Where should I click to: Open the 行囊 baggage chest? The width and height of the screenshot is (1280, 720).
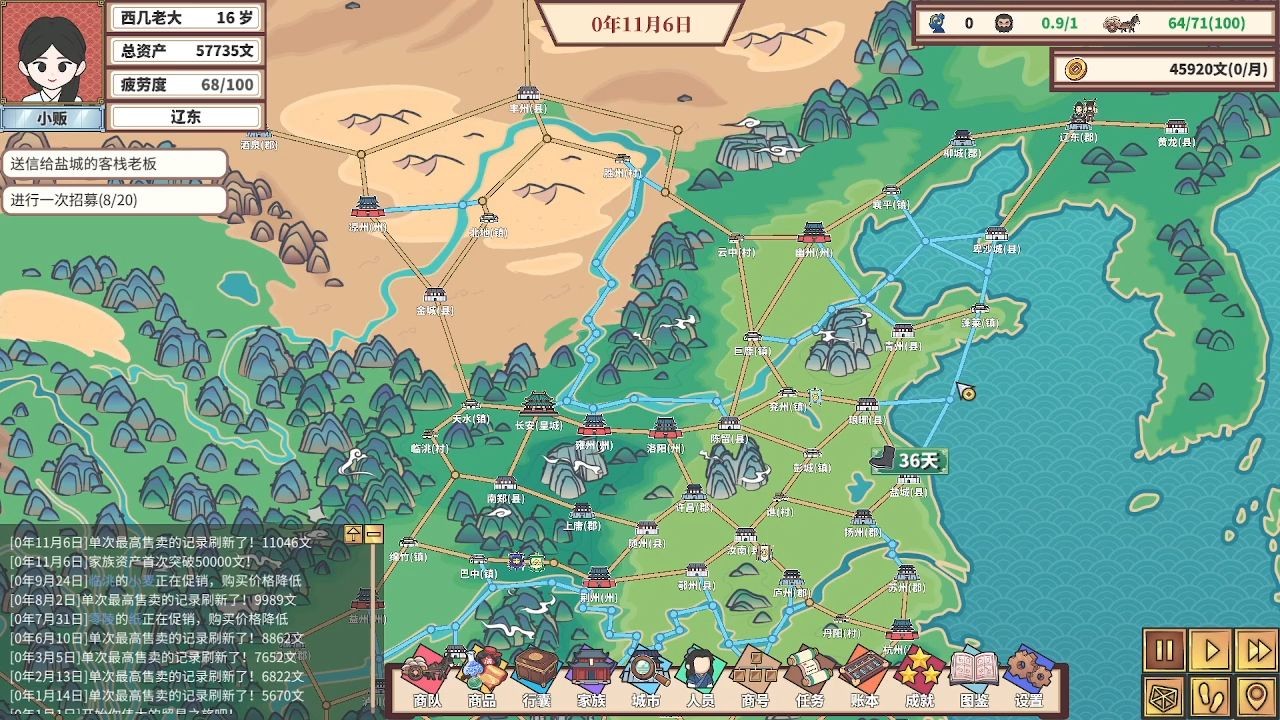(537, 677)
